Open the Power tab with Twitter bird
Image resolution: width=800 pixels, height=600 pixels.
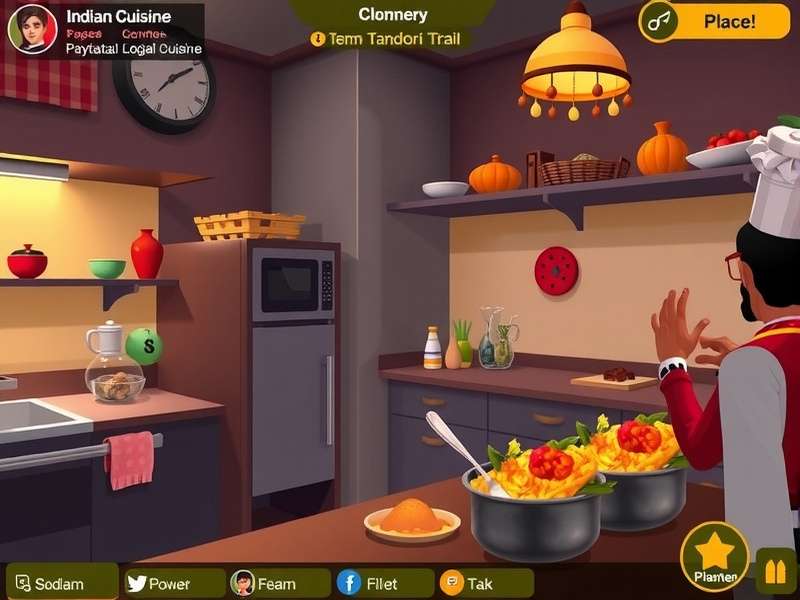[x=174, y=583]
